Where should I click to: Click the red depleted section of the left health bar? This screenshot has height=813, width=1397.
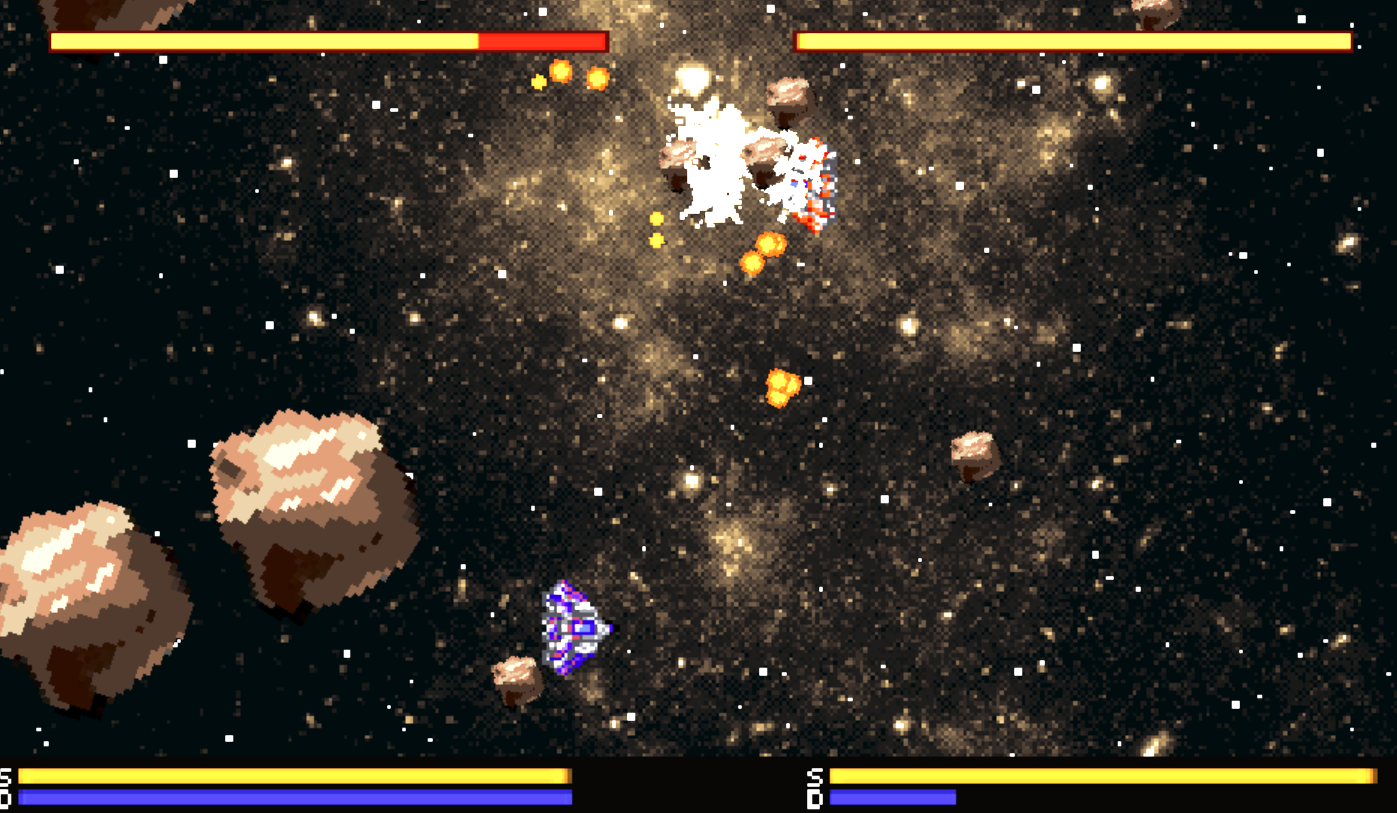[x=540, y=43]
